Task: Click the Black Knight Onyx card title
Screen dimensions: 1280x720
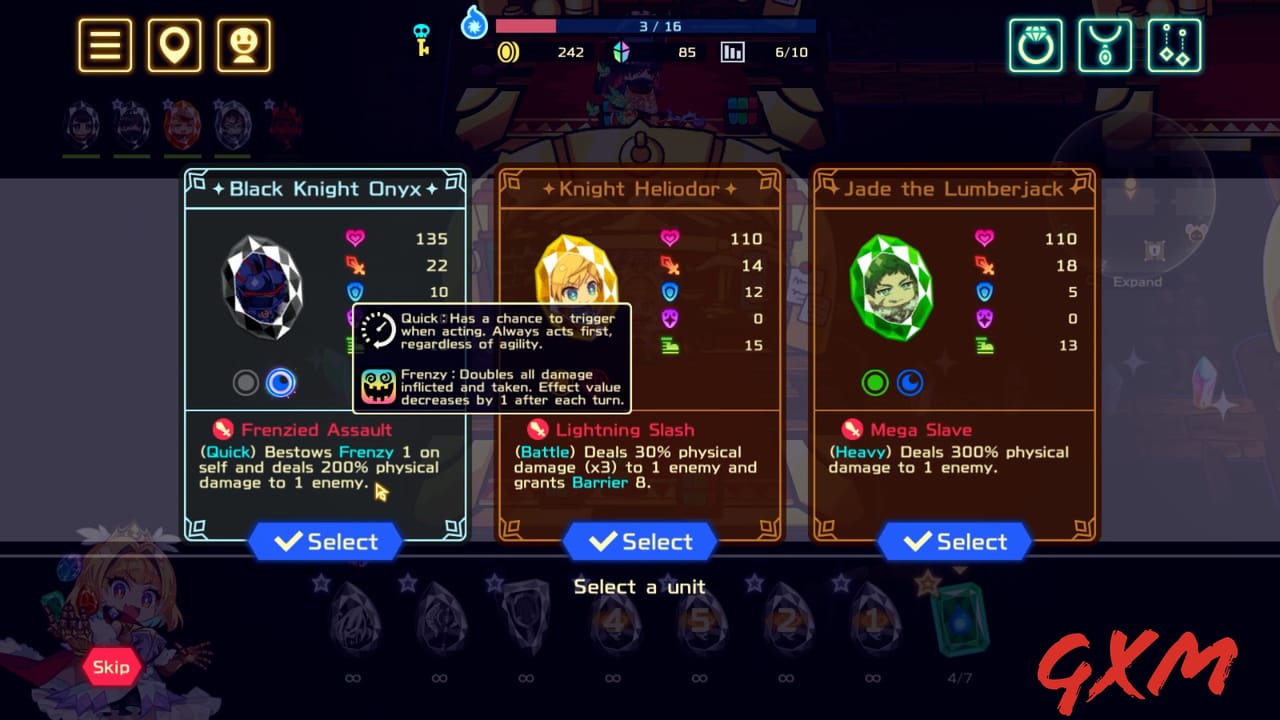Action: [325, 188]
